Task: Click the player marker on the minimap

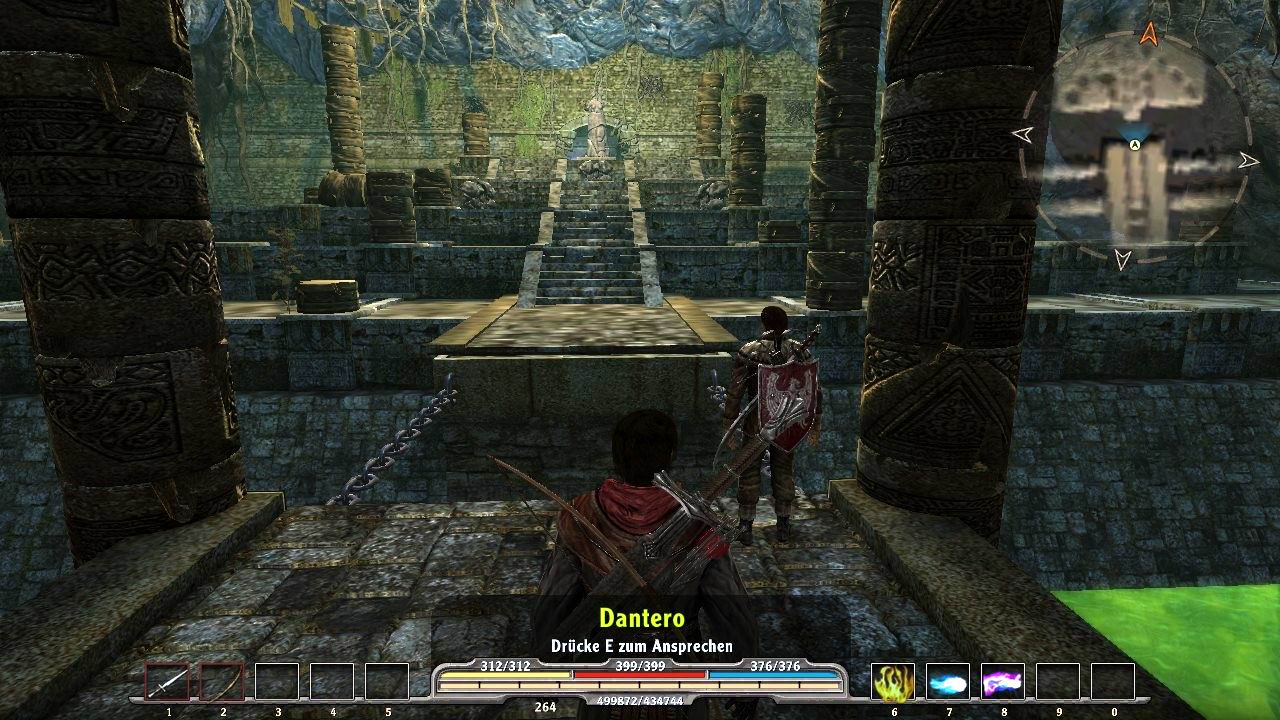Action: click(x=1133, y=144)
